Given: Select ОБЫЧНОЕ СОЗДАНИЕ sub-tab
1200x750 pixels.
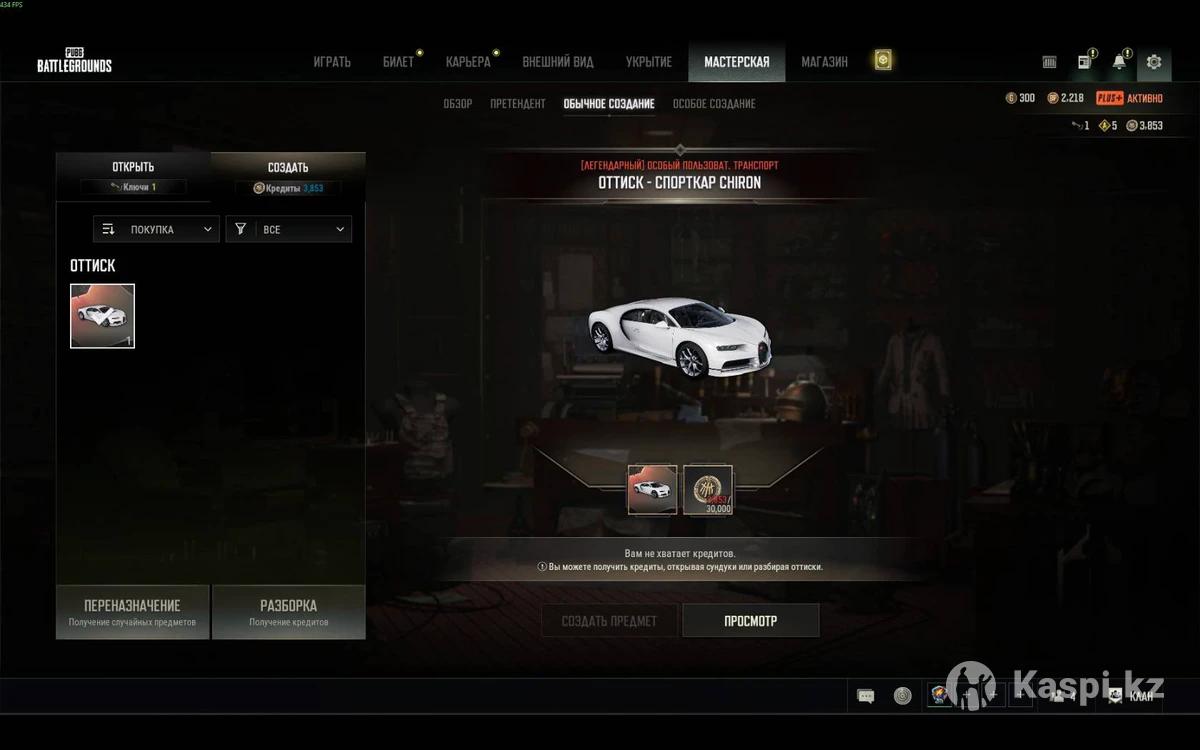Looking at the screenshot, I should [609, 104].
